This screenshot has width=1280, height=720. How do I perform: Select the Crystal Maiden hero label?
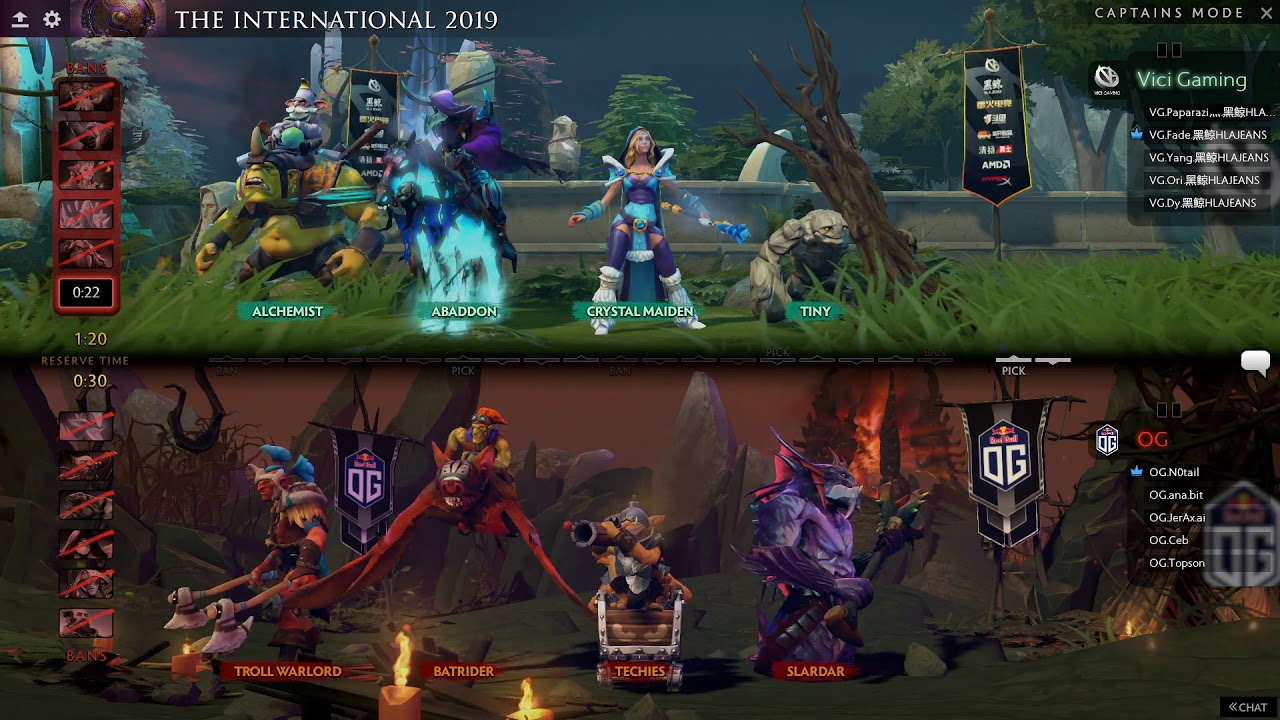639,312
